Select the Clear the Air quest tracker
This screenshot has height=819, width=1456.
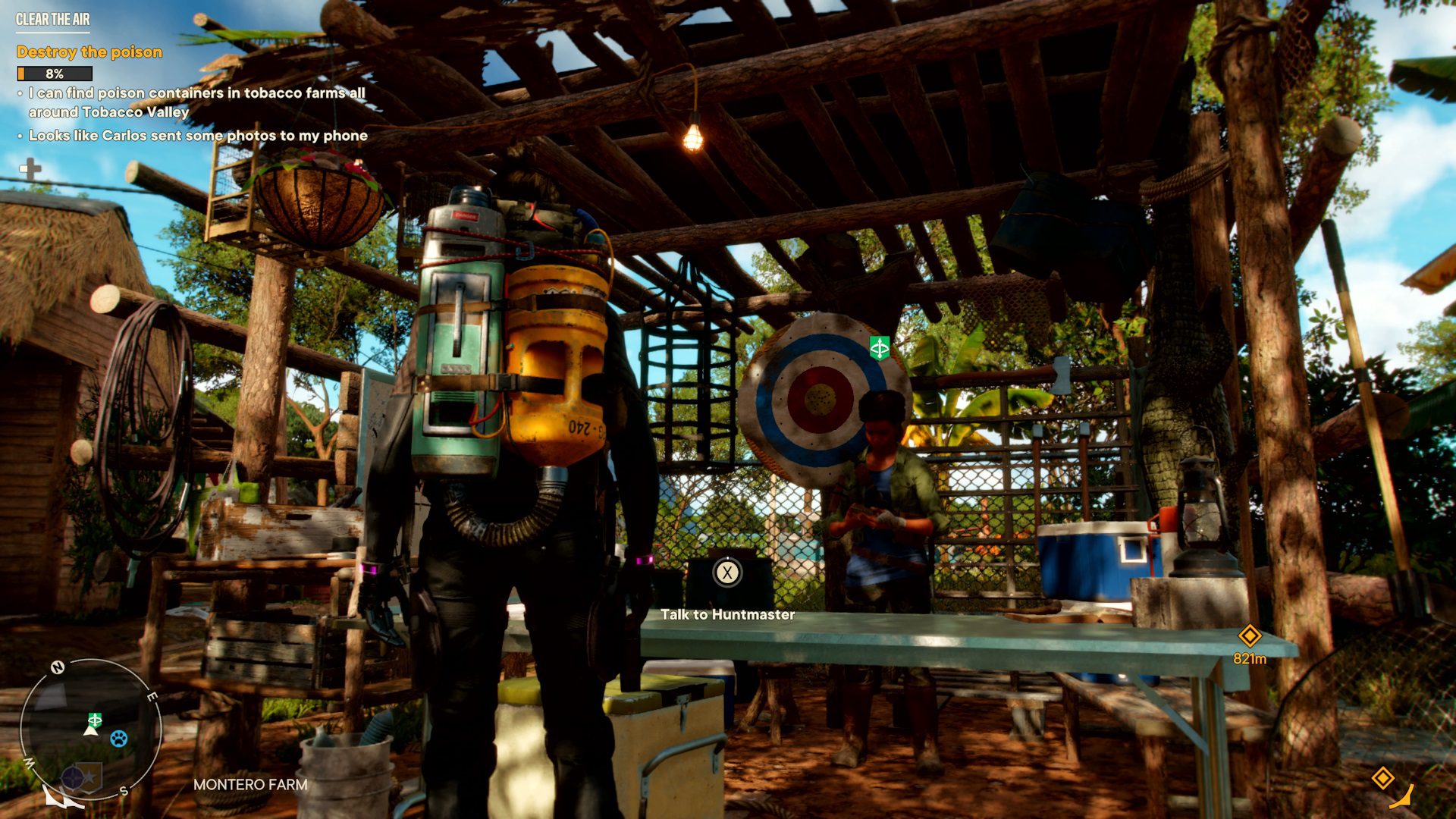[53, 20]
